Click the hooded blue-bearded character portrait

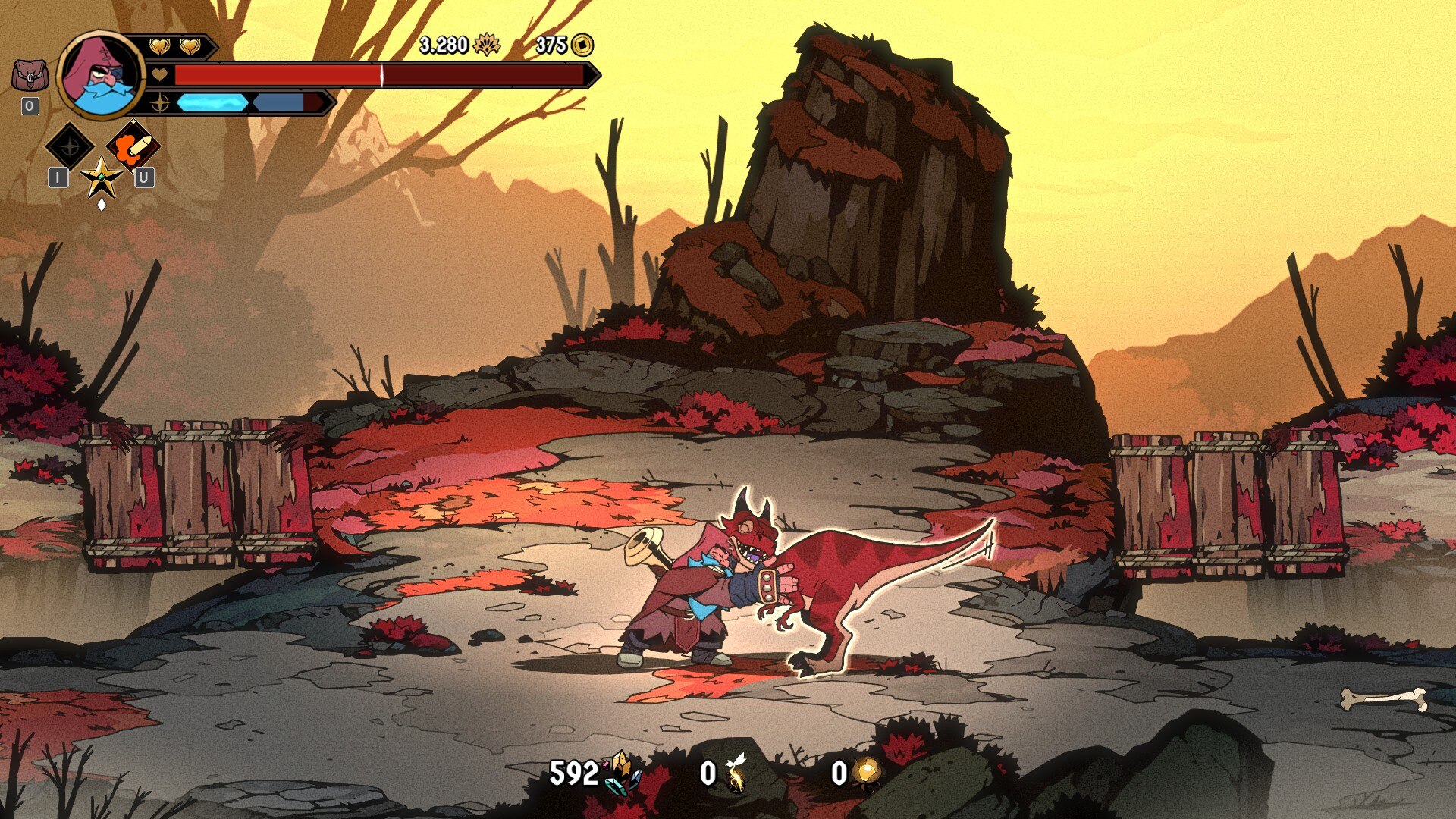(x=100, y=75)
